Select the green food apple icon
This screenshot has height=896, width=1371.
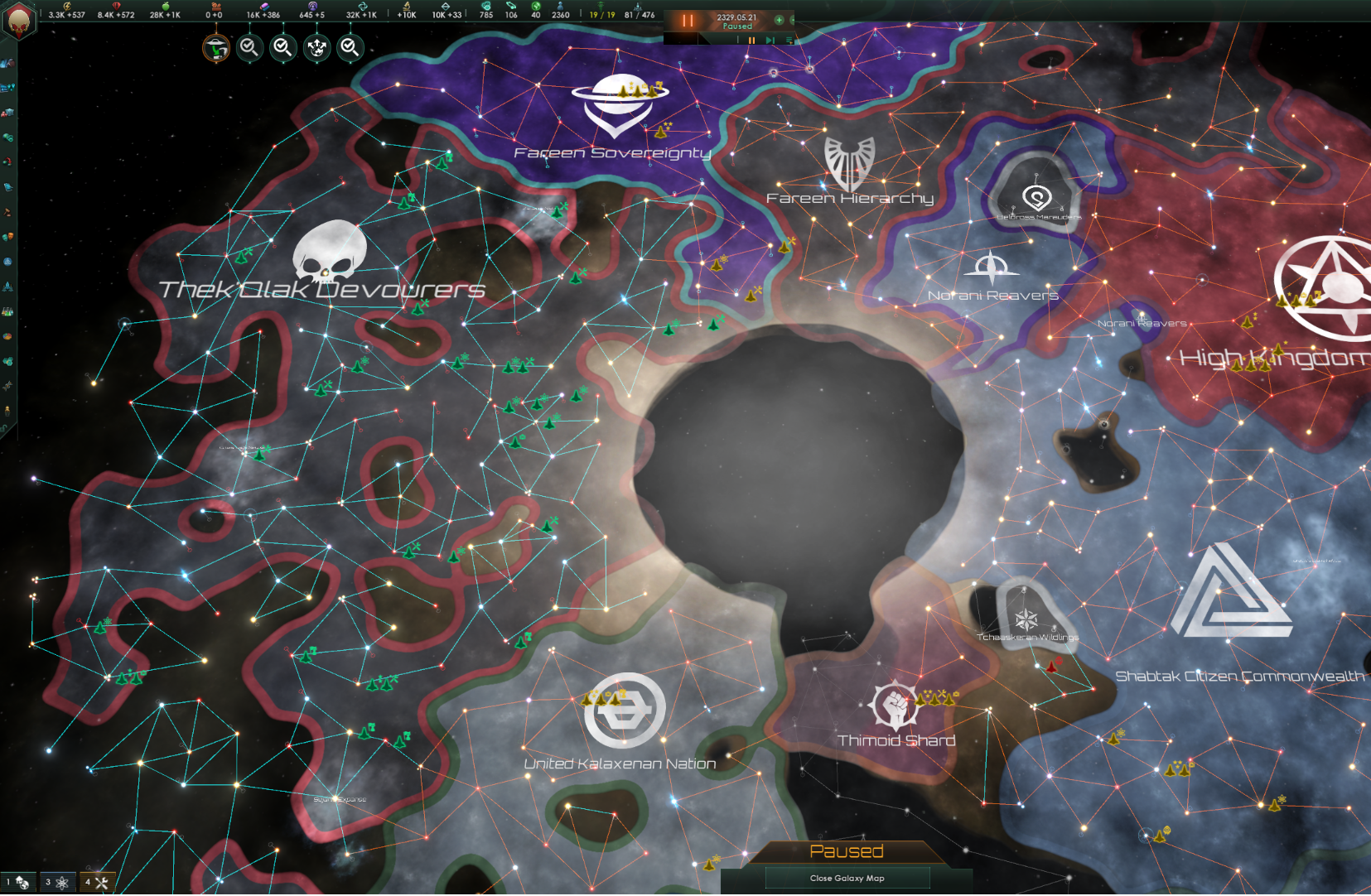167,7
